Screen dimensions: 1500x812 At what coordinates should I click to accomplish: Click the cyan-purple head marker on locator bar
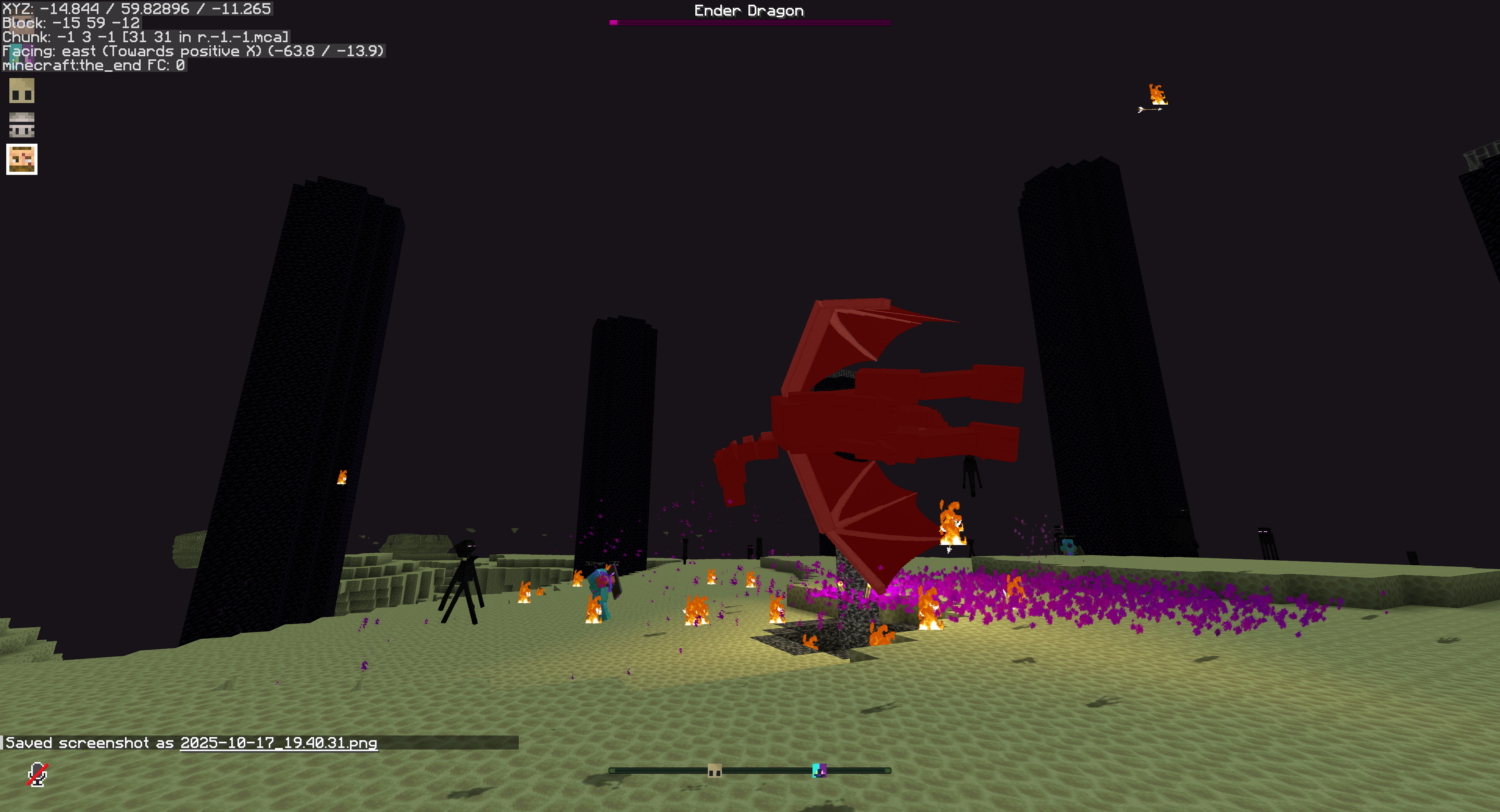click(x=819, y=771)
